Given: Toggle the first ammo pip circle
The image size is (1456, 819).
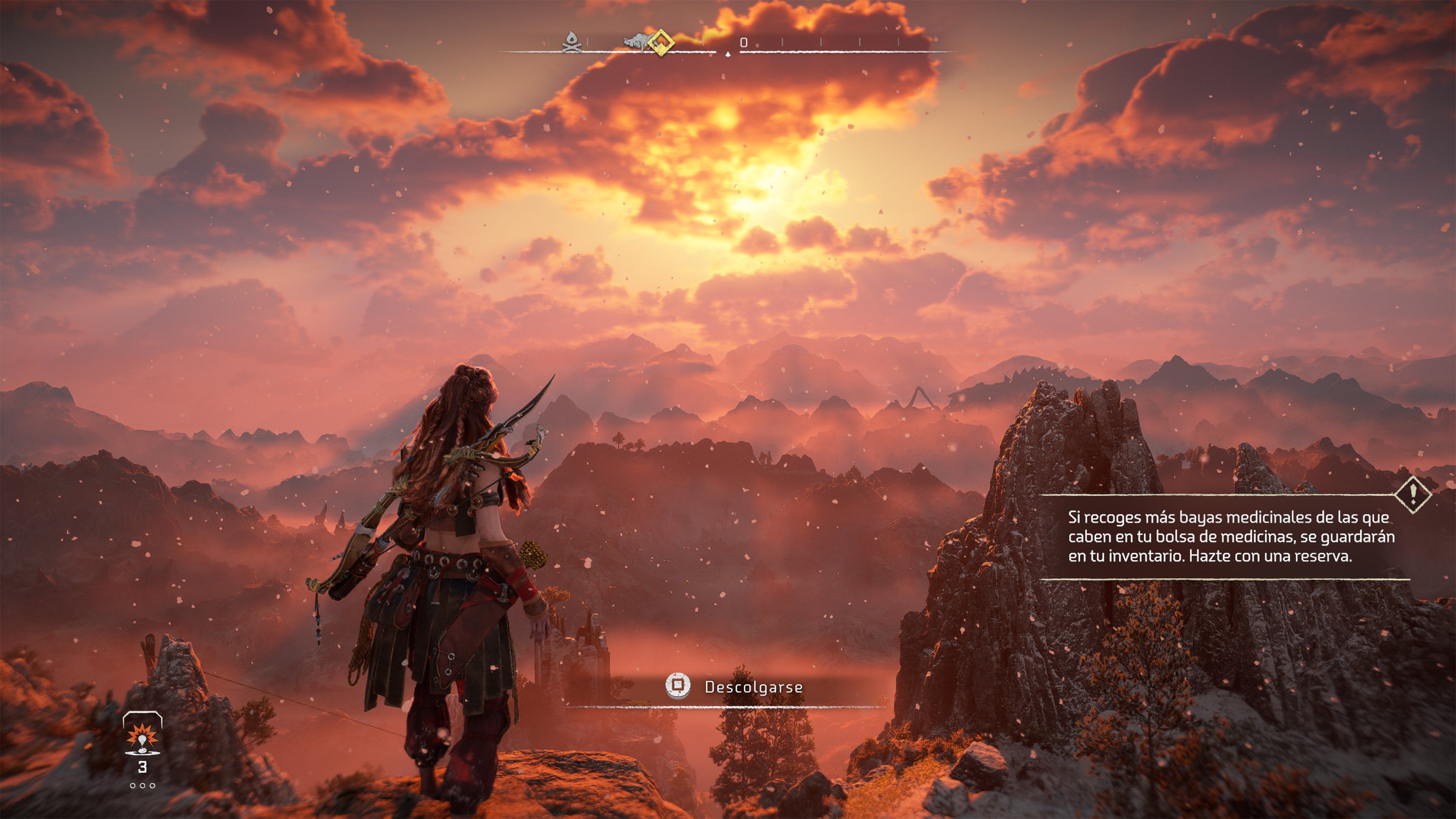Looking at the screenshot, I should (133, 786).
